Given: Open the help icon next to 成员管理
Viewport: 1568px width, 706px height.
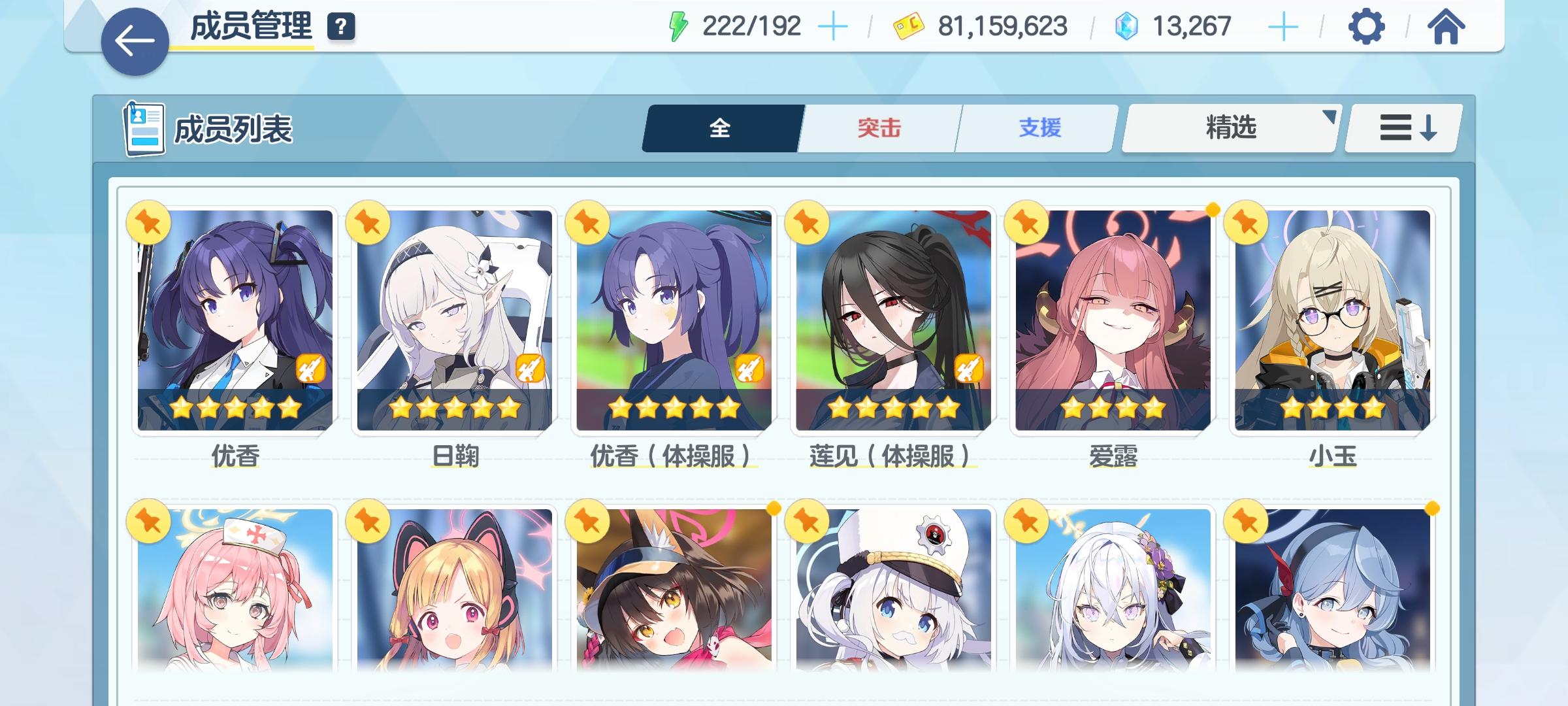Looking at the screenshot, I should [340, 27].
